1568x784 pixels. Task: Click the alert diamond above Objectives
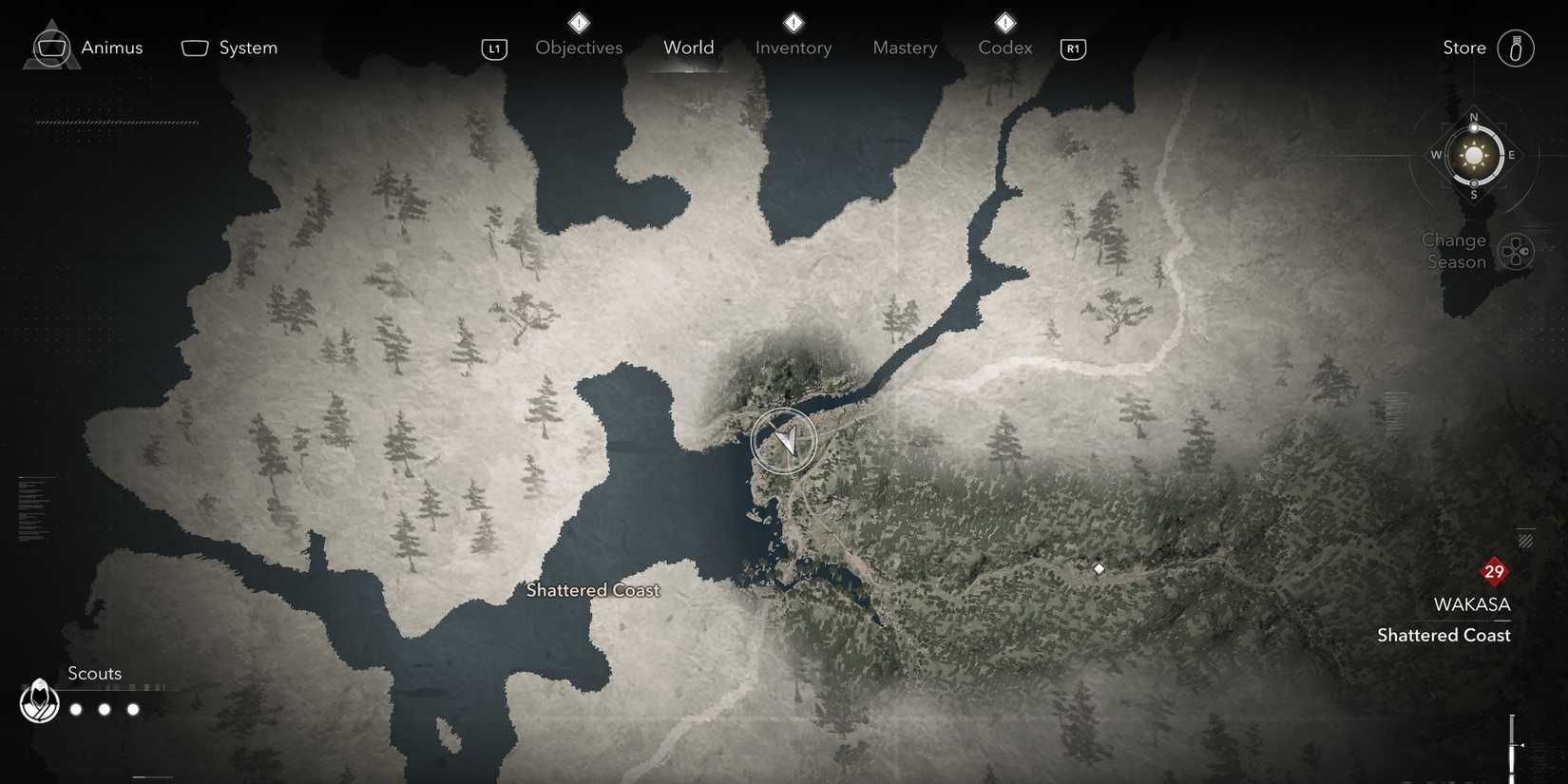[x=578, y=23]
